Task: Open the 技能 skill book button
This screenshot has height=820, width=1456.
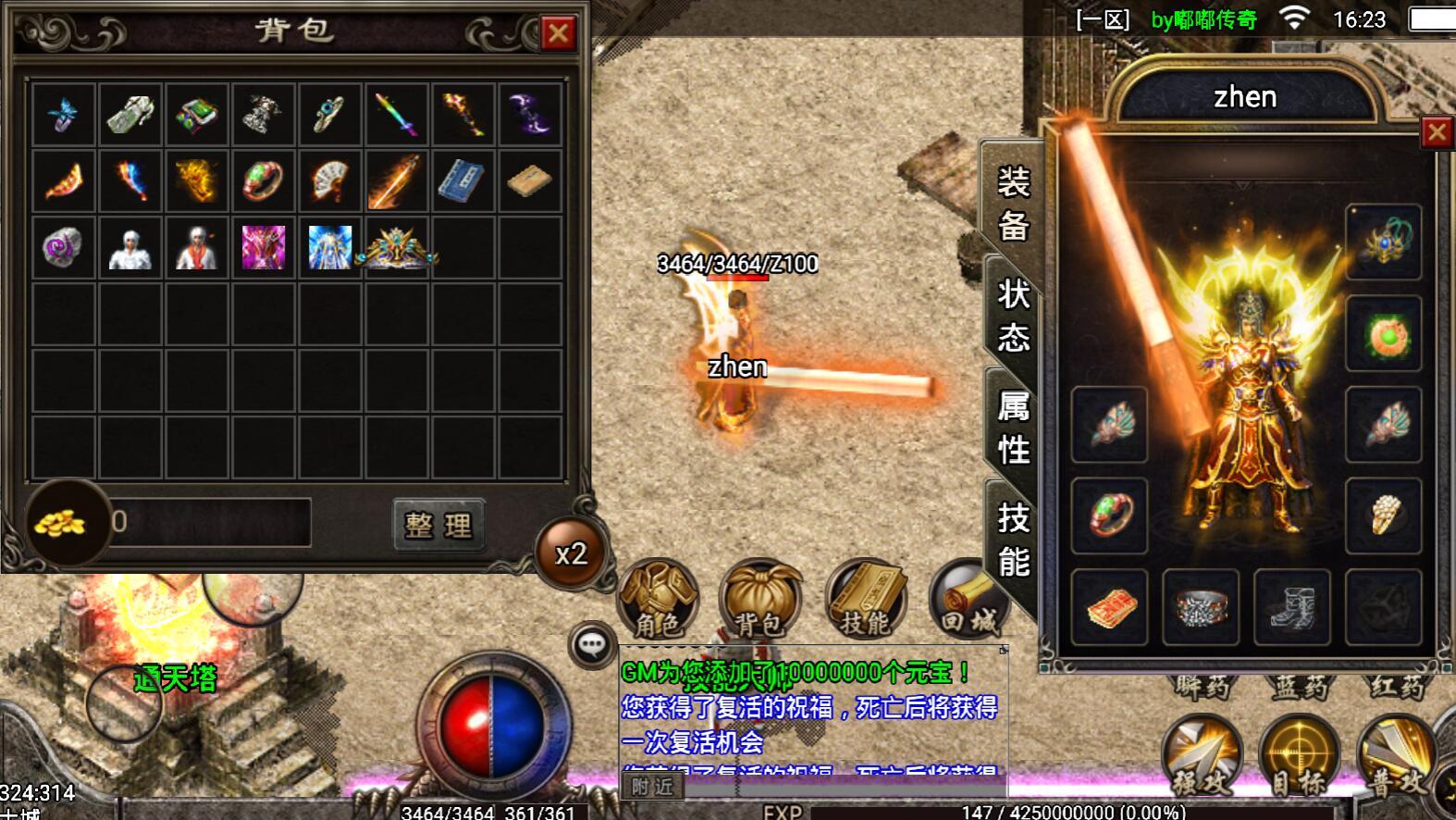Action: coord(865,599)
